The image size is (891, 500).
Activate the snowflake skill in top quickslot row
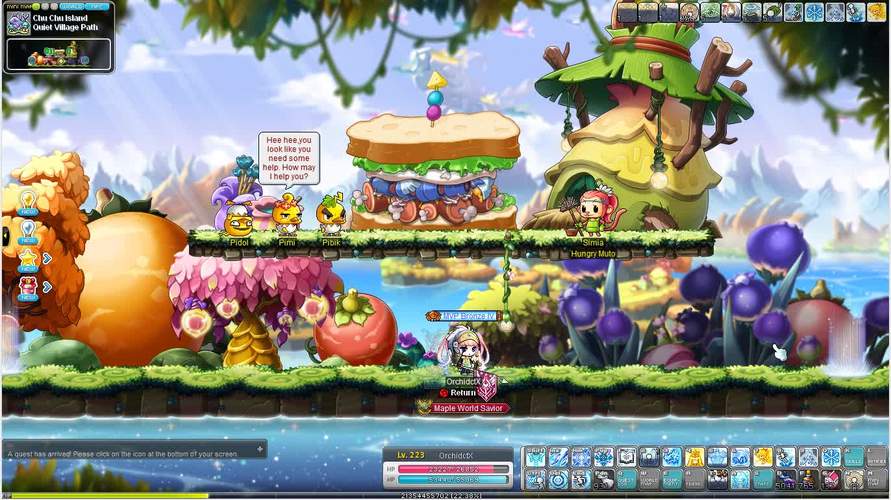coord(831,457)
